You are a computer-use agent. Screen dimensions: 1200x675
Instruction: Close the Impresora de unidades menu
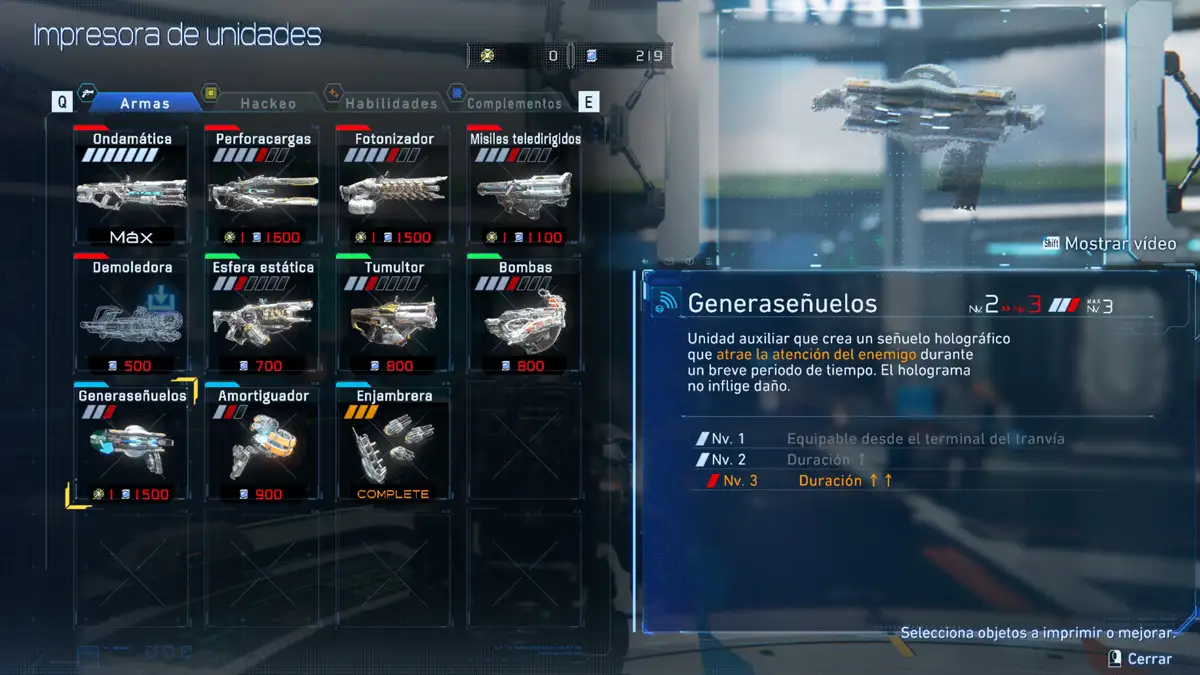[x=1140, y=659]
